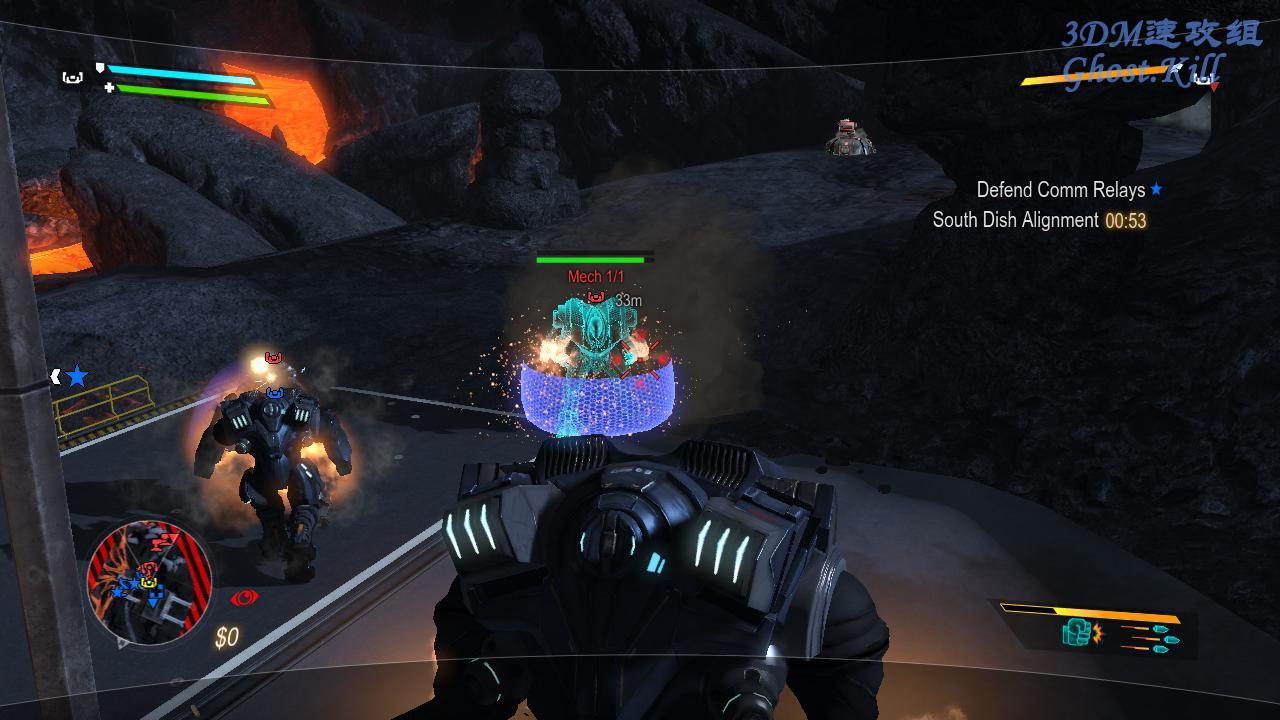Select the teal fist weapon icon
Viewport: 1280px width, 720px height.
pyautogui.click(x=1076, y=632)
